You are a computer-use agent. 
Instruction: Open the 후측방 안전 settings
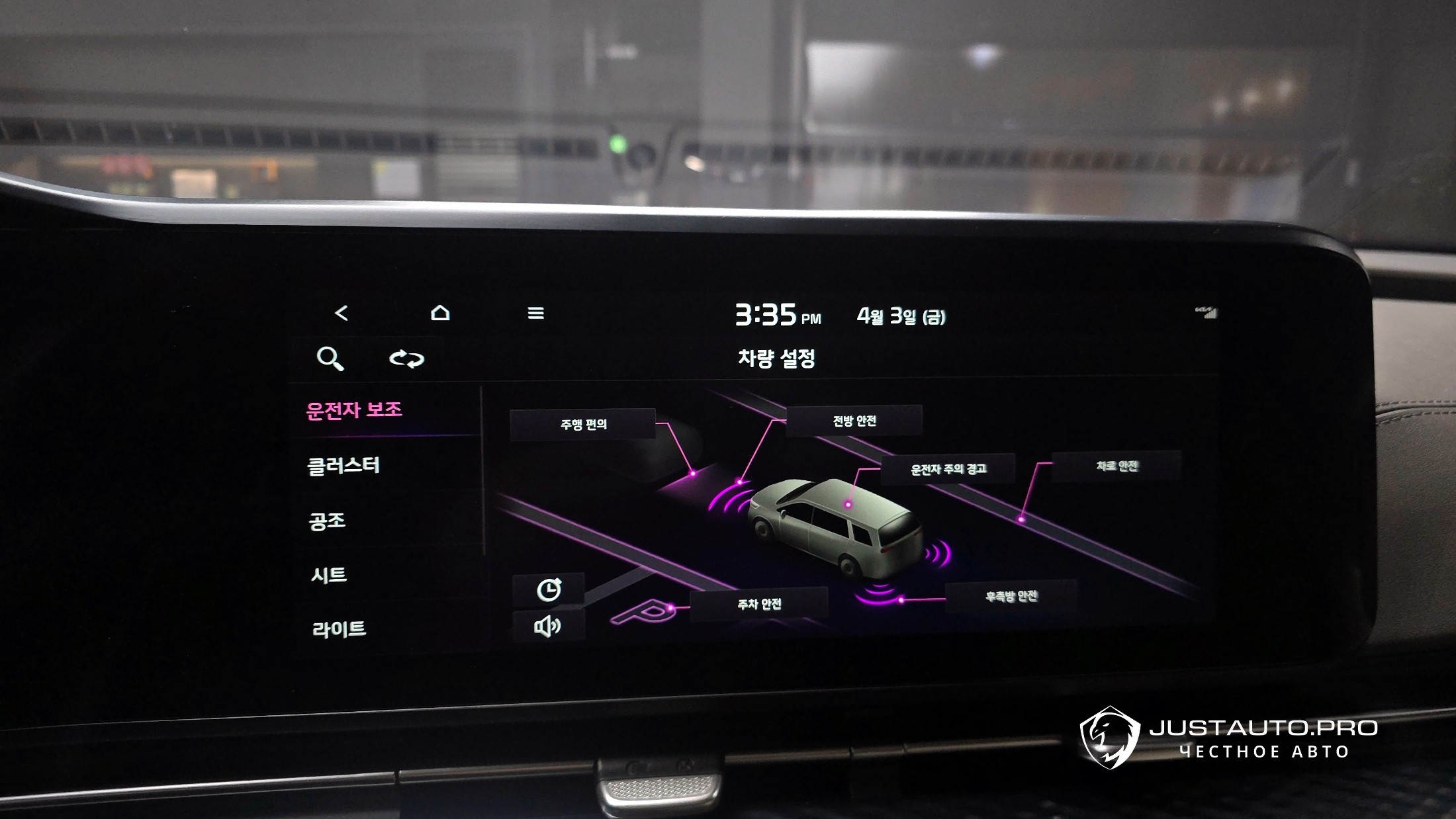tap(1011, 597)
